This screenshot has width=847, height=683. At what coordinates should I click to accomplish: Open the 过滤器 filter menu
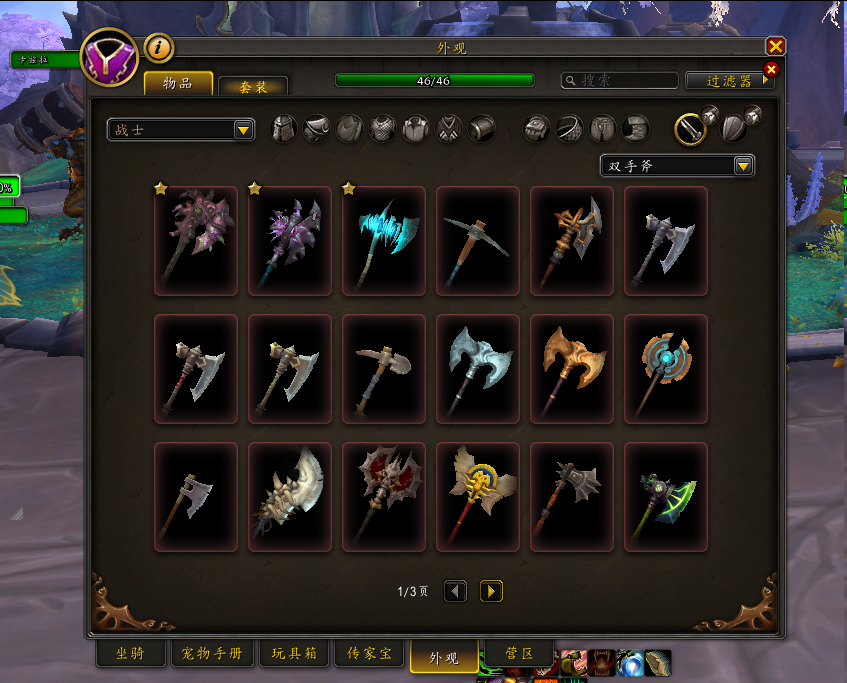tap(729, 81)
